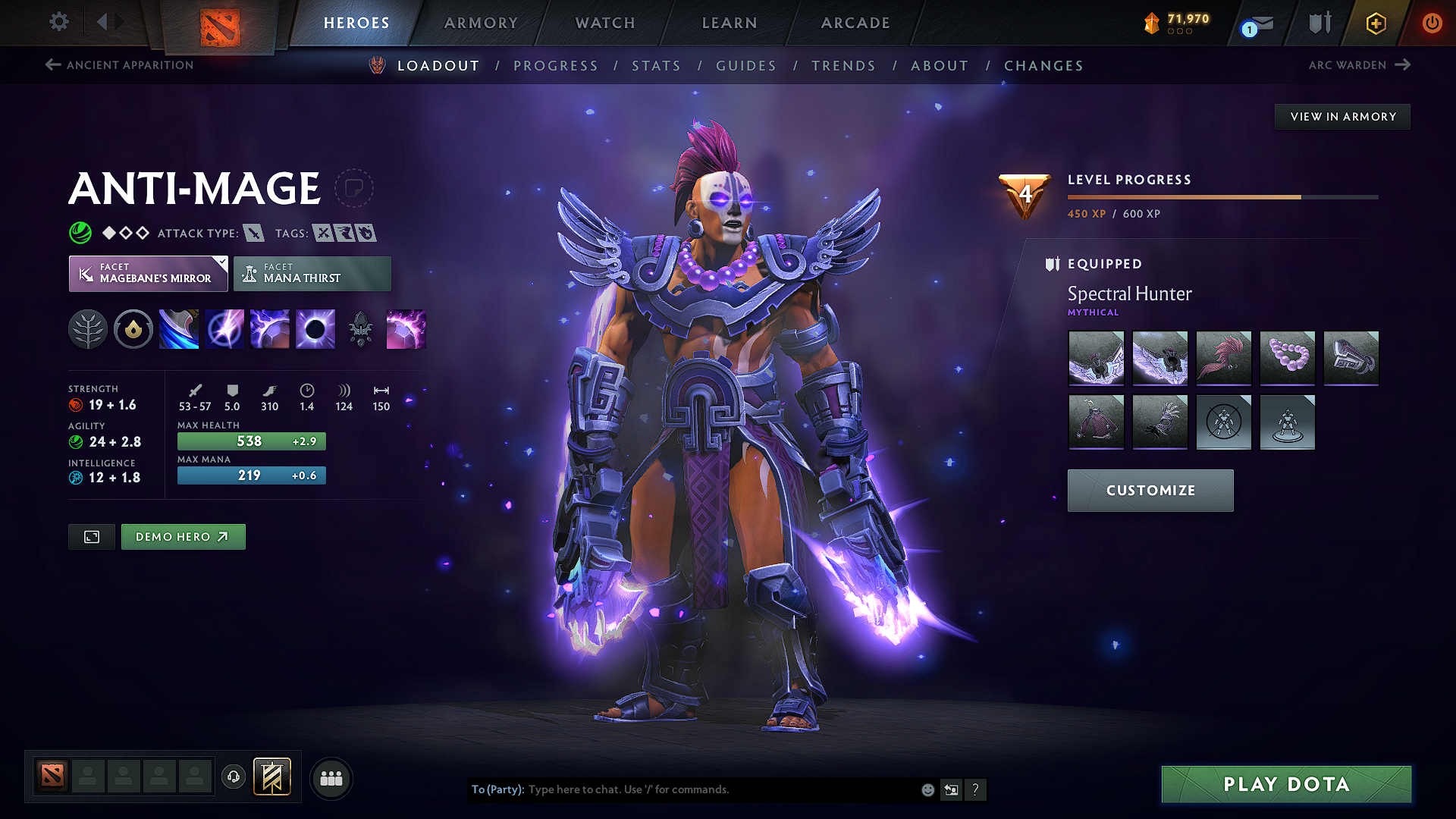This screenshot has width=1456, height=819.
Task: Select the Magebane's Mirror facet
Action: tap(148, 273)
